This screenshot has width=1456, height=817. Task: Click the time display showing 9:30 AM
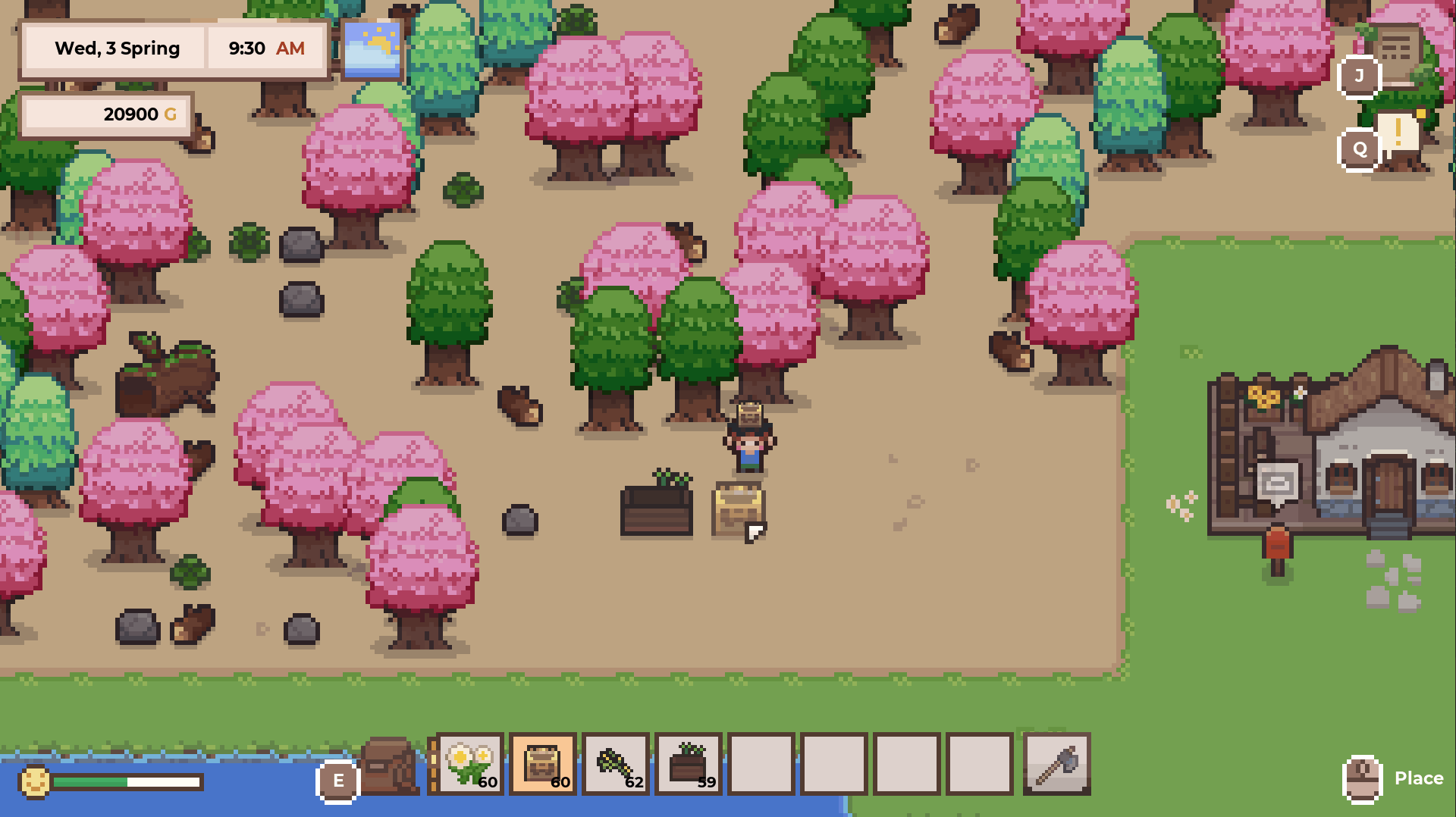coord(265,48)
